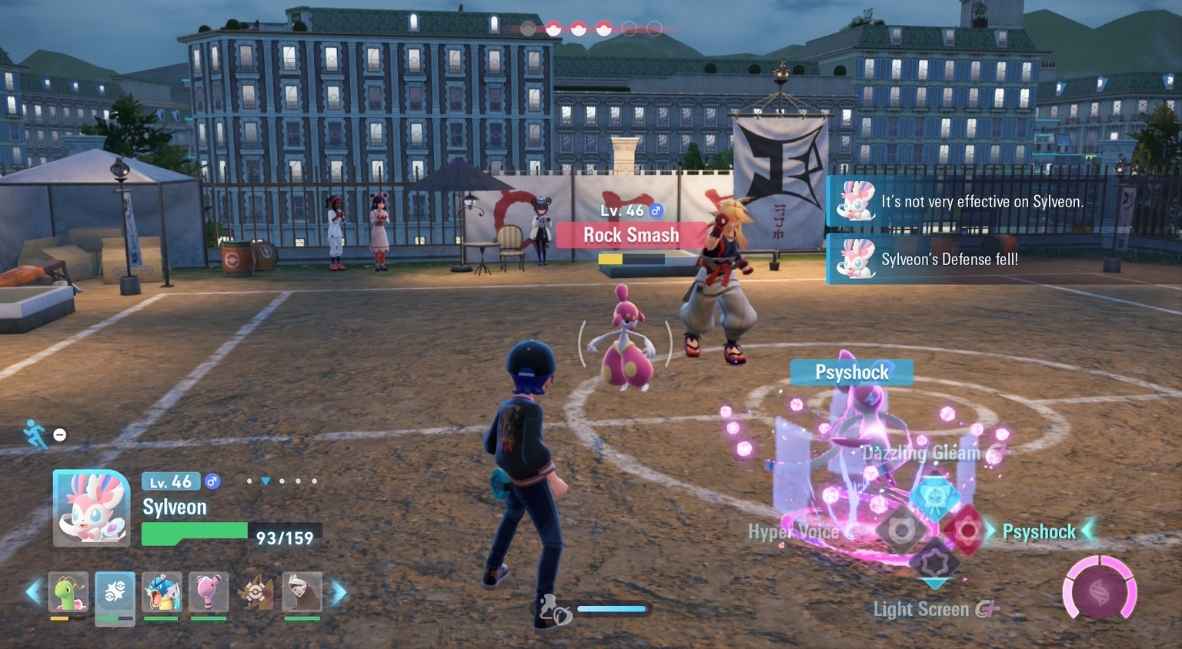
Task: Trigger the Mega Evolution gauge icon
Action: point(1100,588)
